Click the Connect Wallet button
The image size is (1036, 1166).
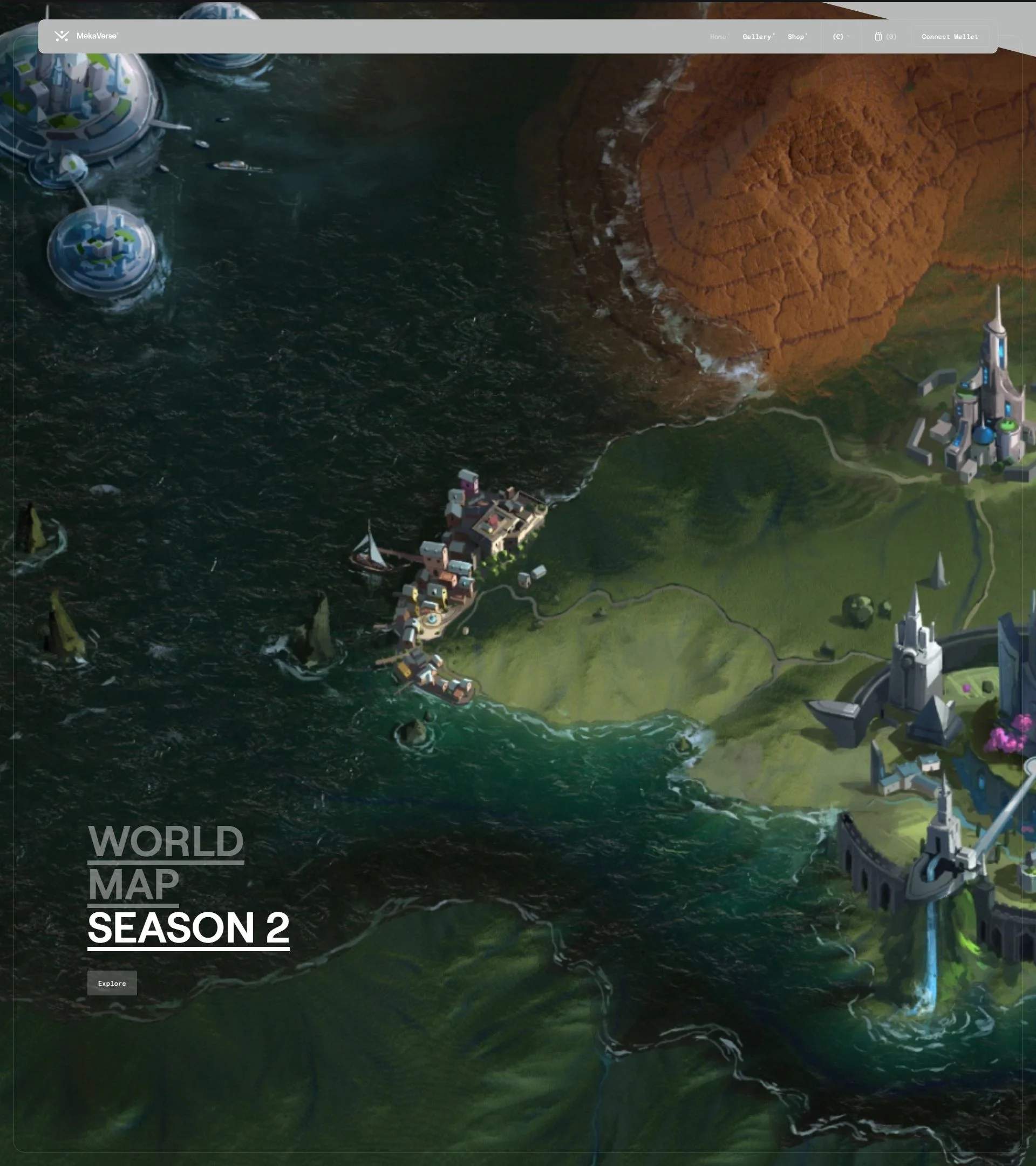(949, 37)
